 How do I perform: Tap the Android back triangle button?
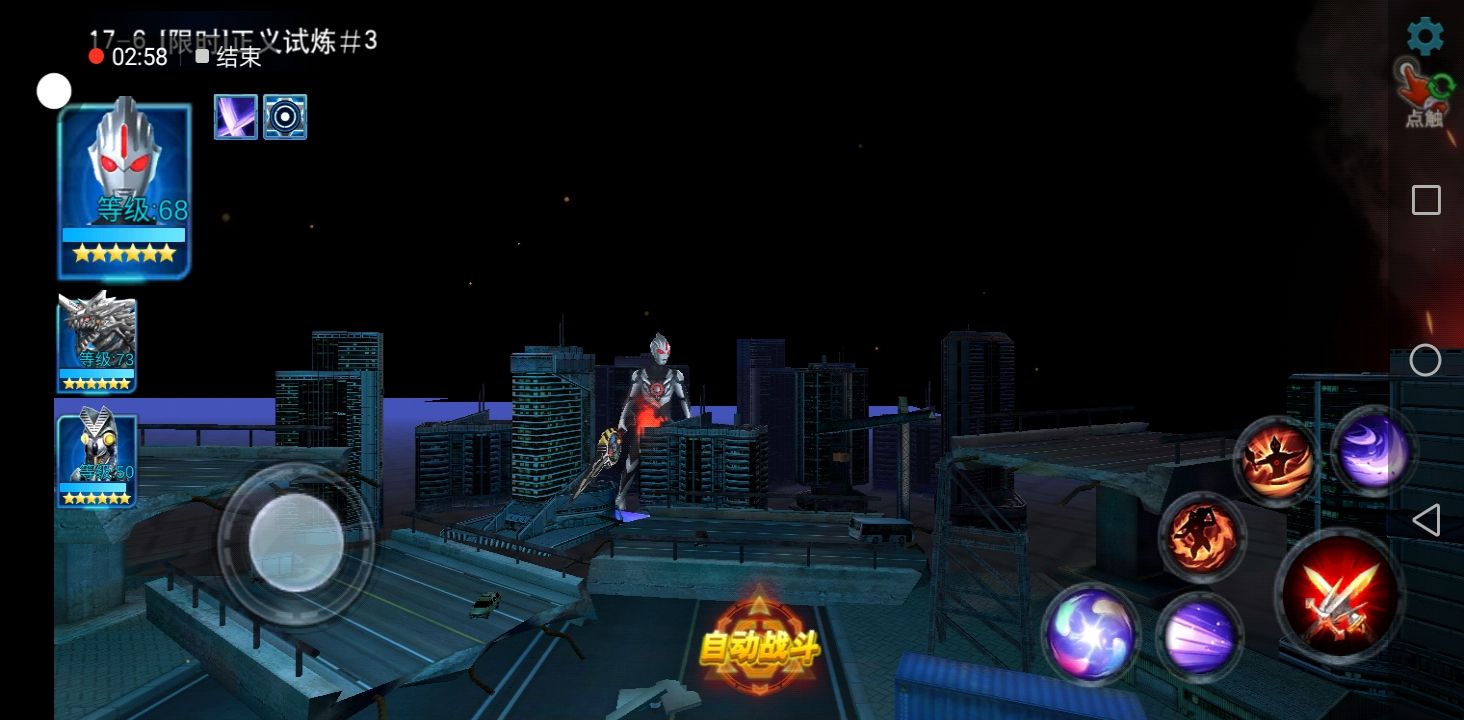(x=1426, y=520)
